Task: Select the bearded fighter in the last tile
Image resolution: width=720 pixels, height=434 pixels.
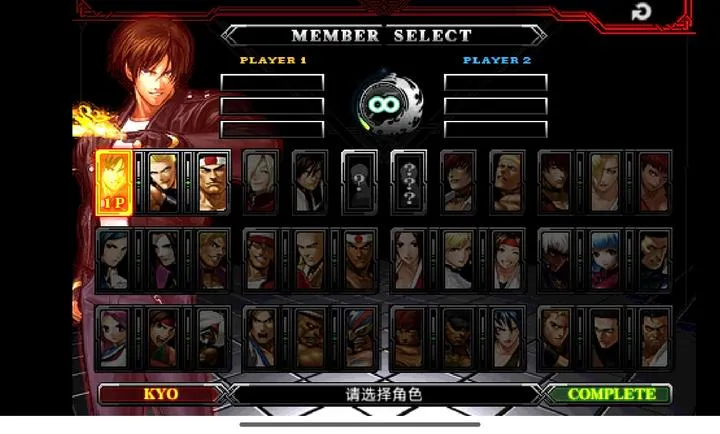Action: [x=654, y=336]
